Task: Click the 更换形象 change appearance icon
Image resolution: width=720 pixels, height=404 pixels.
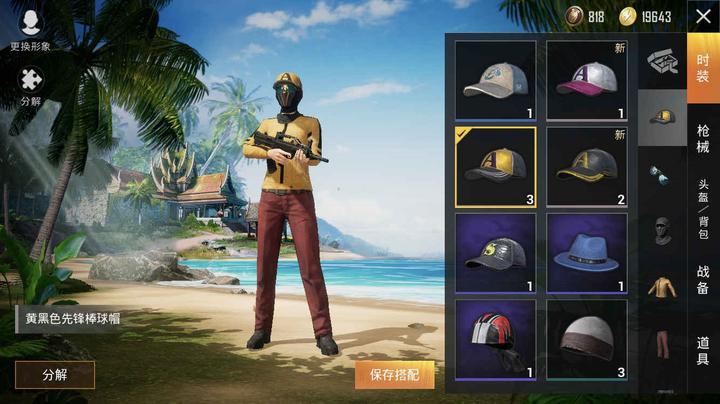Action: click(x=30, y=25)
